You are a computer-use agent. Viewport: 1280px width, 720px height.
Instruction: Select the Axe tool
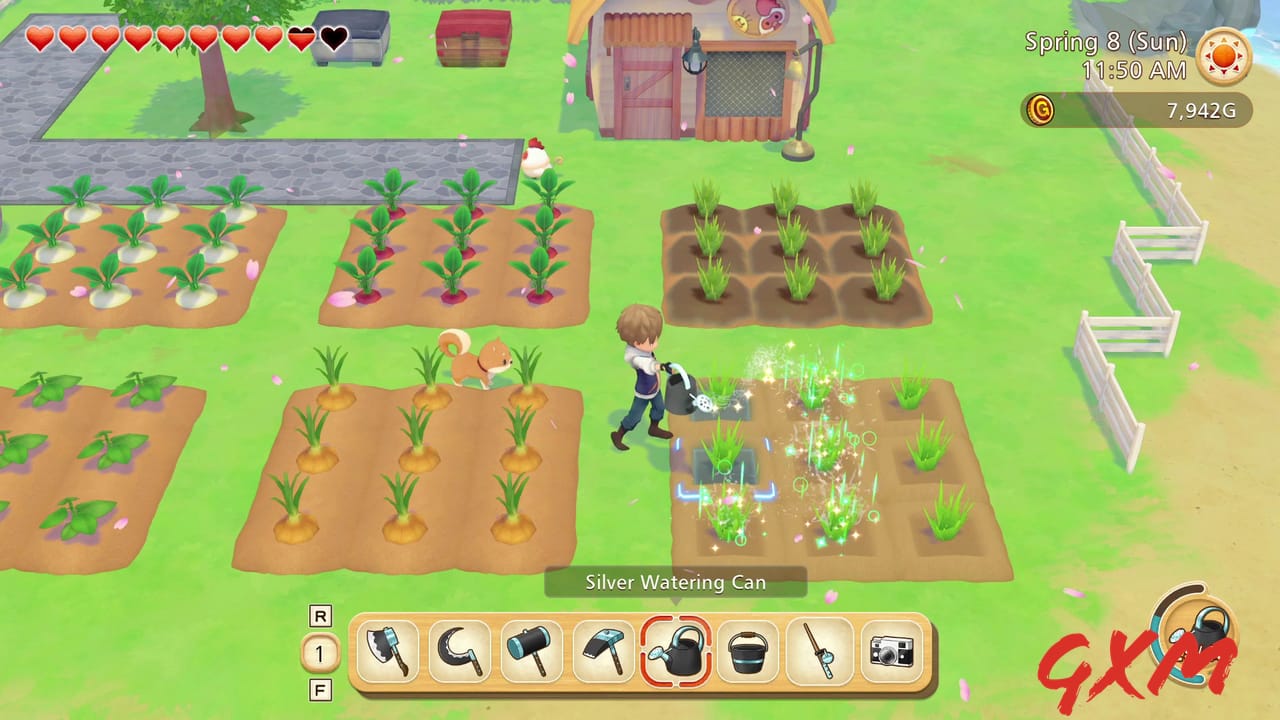coord(388,652)
